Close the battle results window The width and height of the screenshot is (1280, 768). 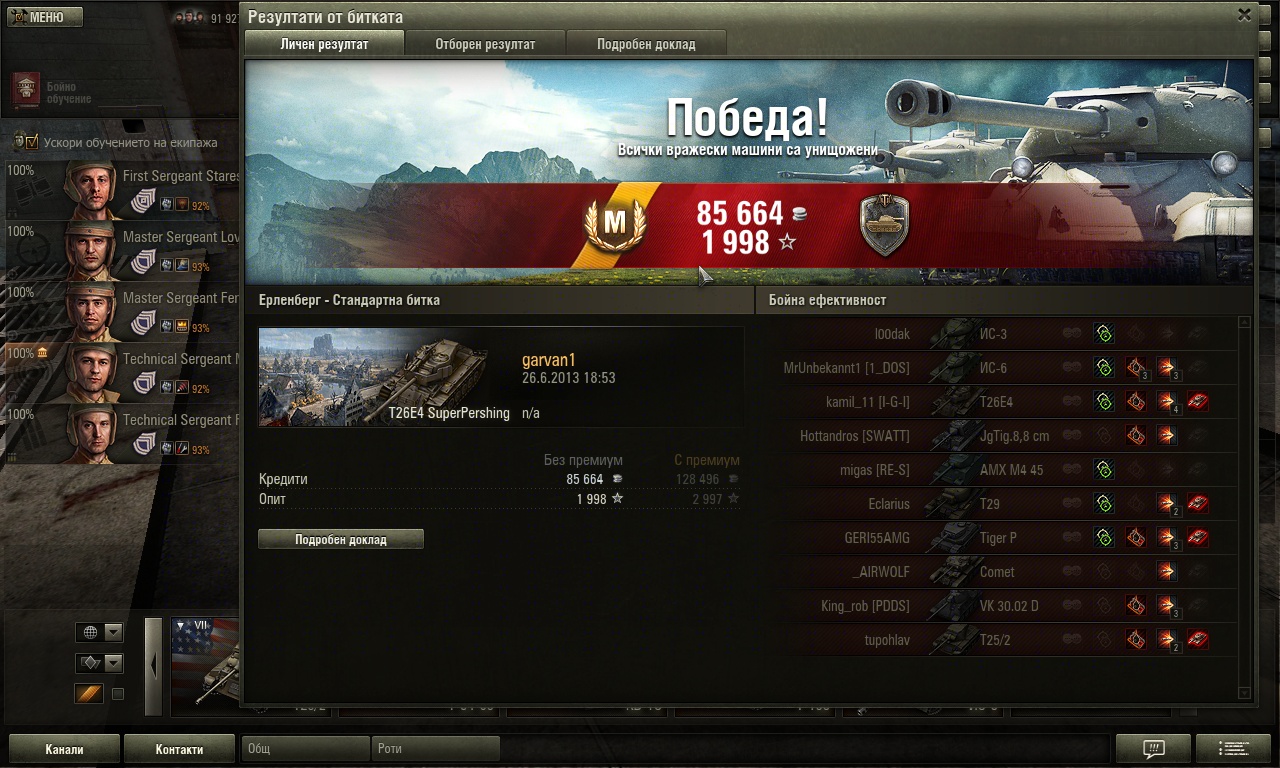point(1244,15)
